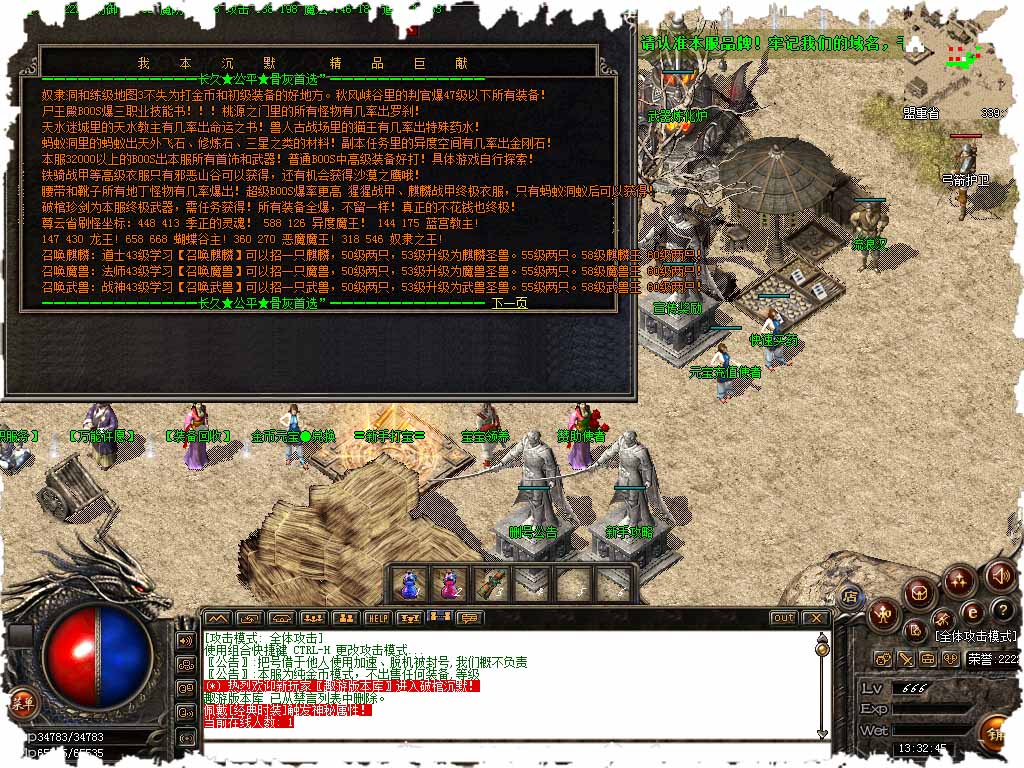The width and height of the screenshot is (1024, 768).
Task: Use the blue potion in the hotbar
Action: (407, 583)
